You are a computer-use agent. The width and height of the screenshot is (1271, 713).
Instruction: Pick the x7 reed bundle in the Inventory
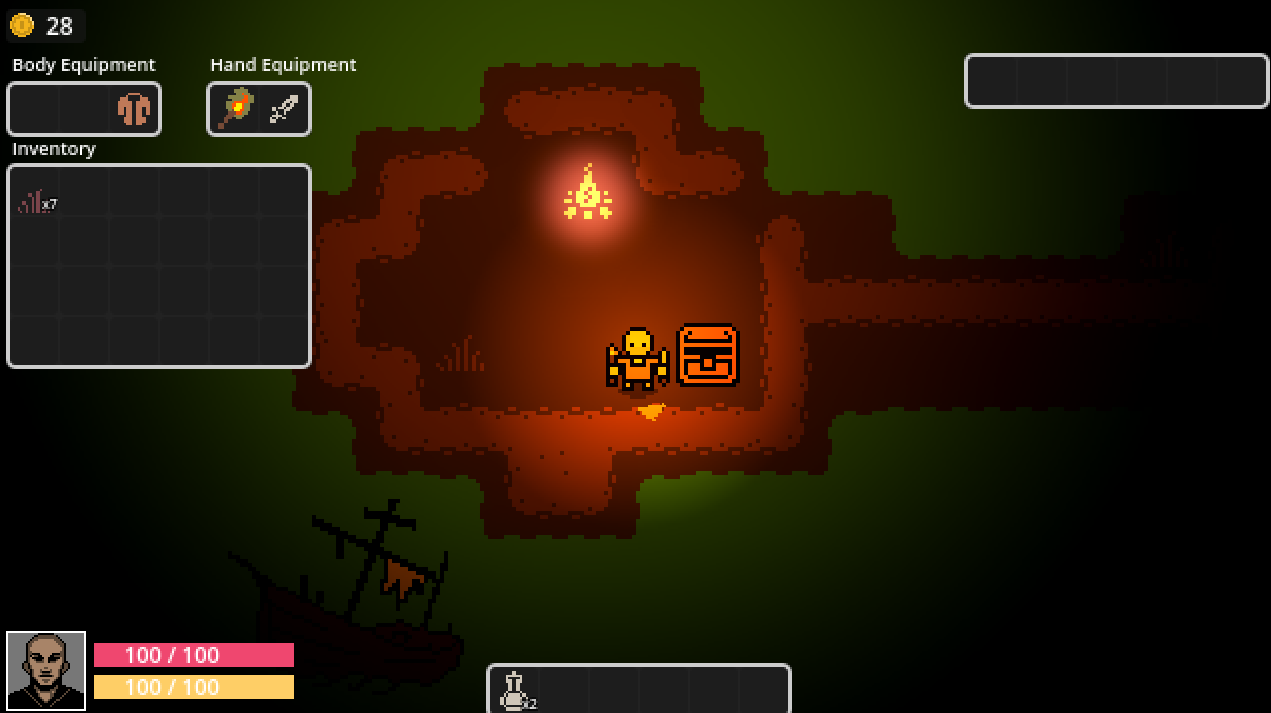(34, 202)
